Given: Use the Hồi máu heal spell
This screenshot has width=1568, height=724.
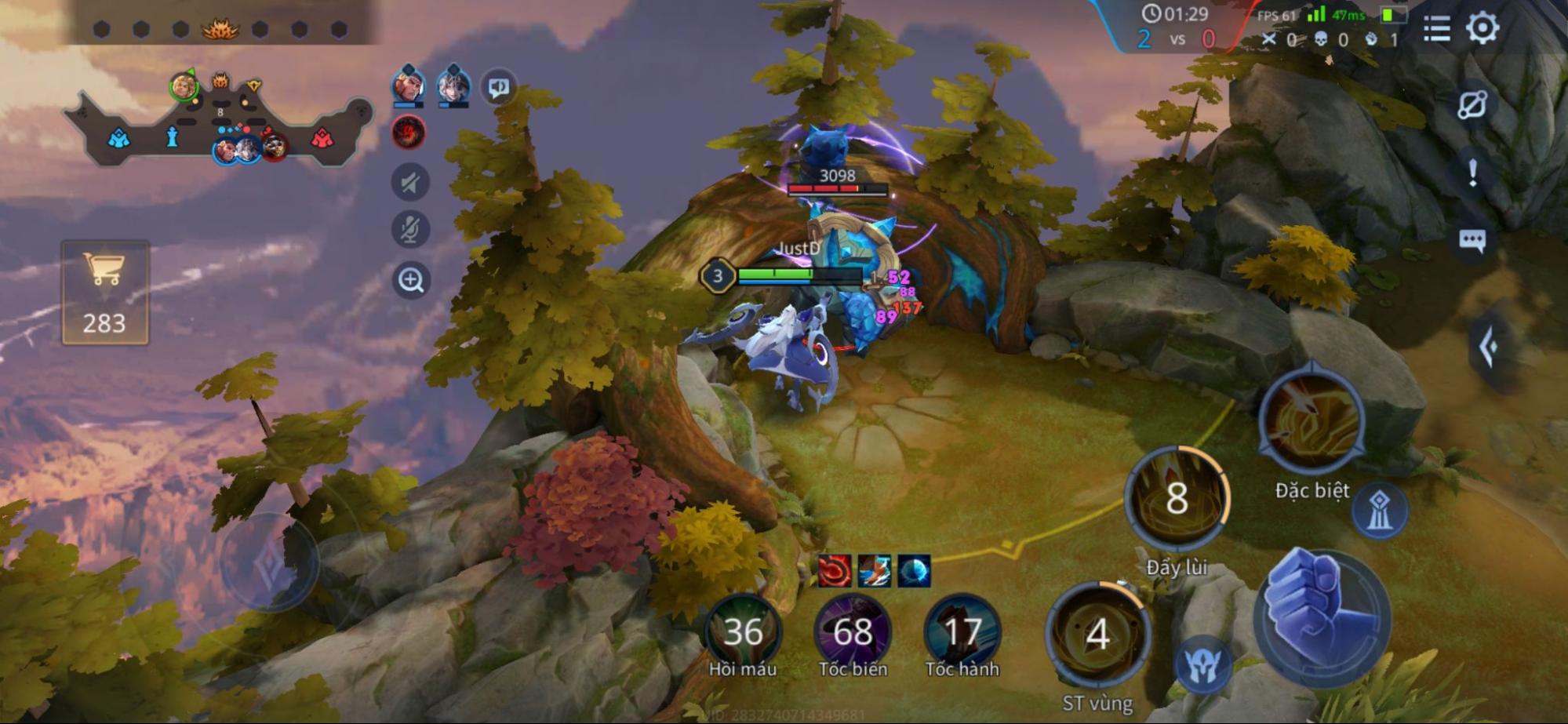Looking at the screenshot, I should (x=742, y=632).
